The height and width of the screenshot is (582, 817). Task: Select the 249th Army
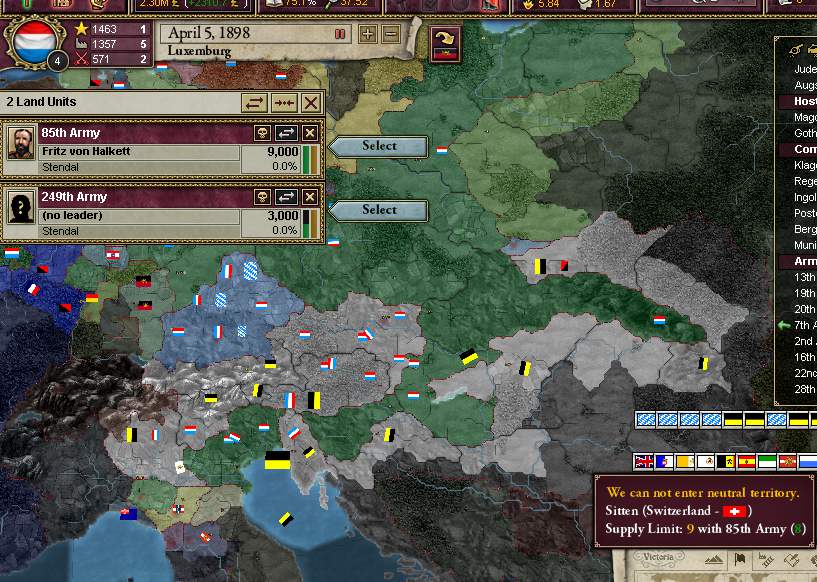tap(379, 210)
